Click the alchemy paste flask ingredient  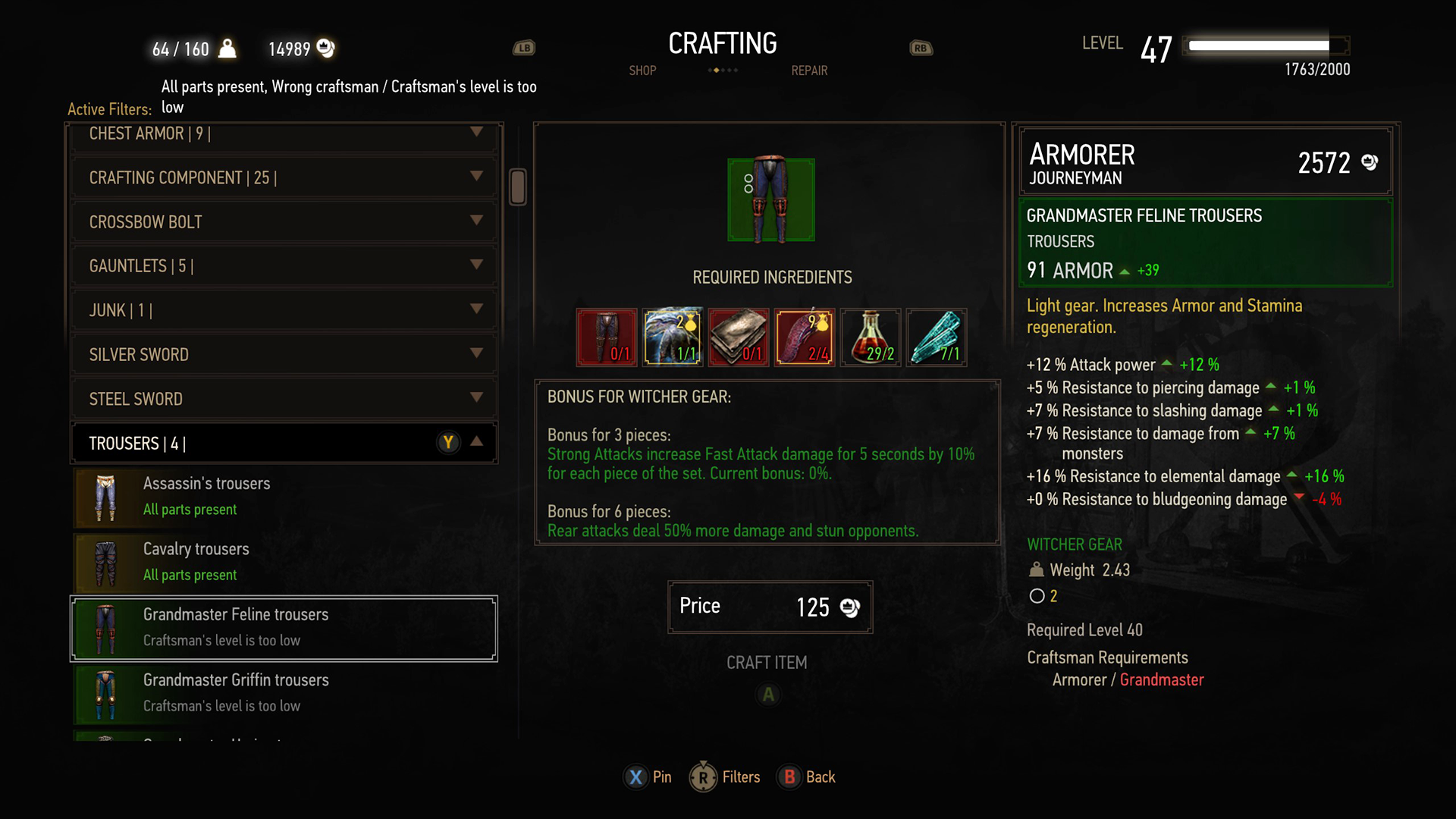[x=870, y=337]
